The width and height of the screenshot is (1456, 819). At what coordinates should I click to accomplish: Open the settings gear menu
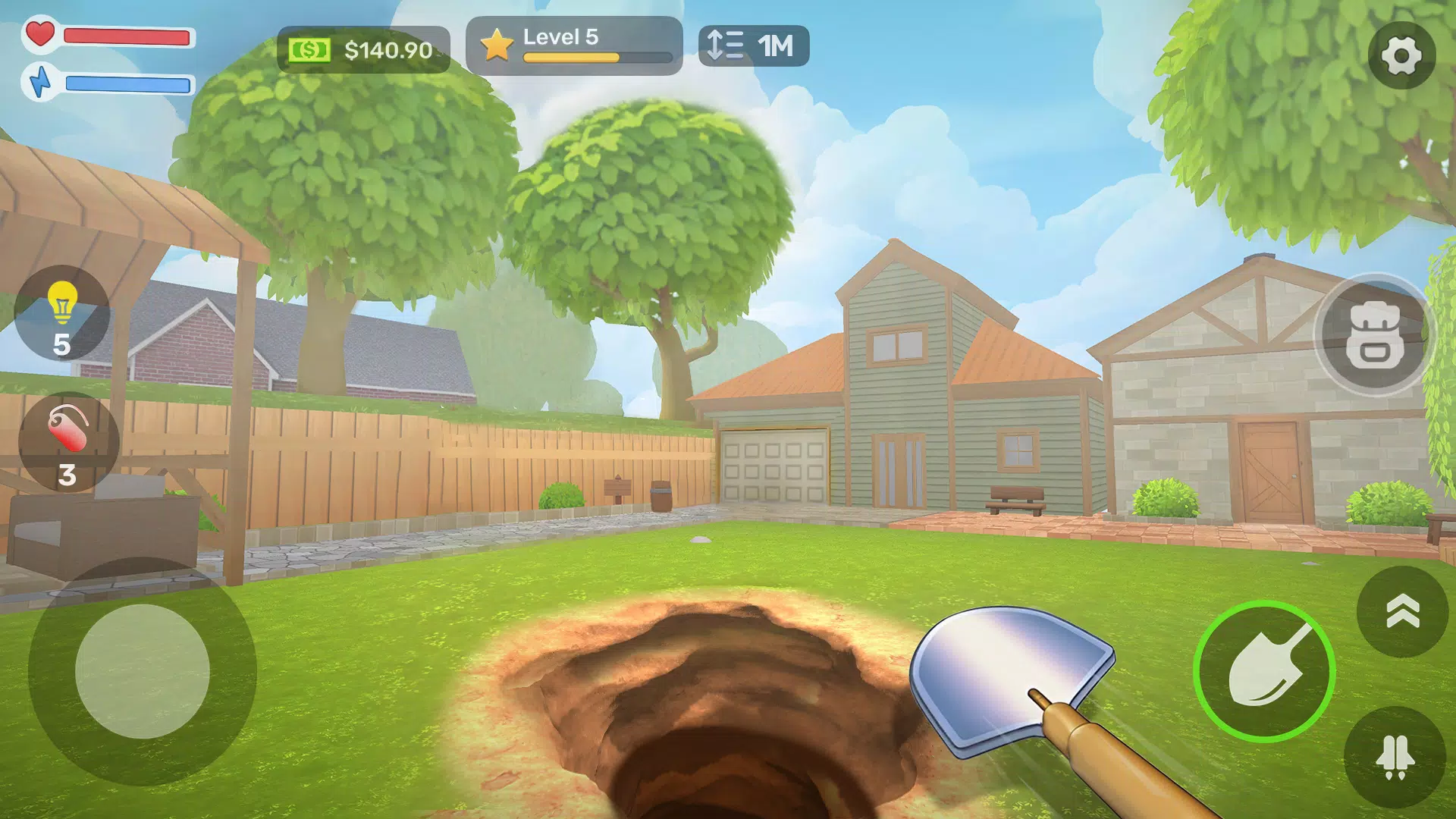(1401, 55)
